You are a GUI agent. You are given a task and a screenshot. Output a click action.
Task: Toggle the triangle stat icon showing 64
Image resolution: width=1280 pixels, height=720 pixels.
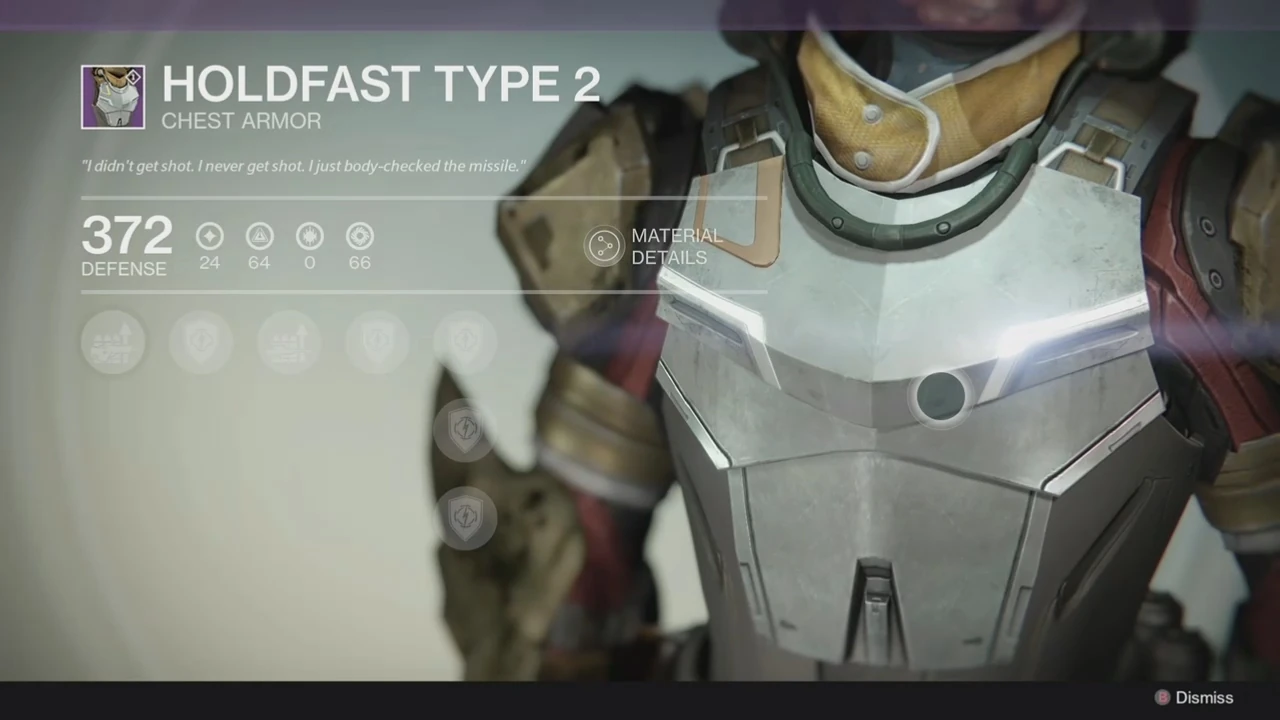pos(259,236)
